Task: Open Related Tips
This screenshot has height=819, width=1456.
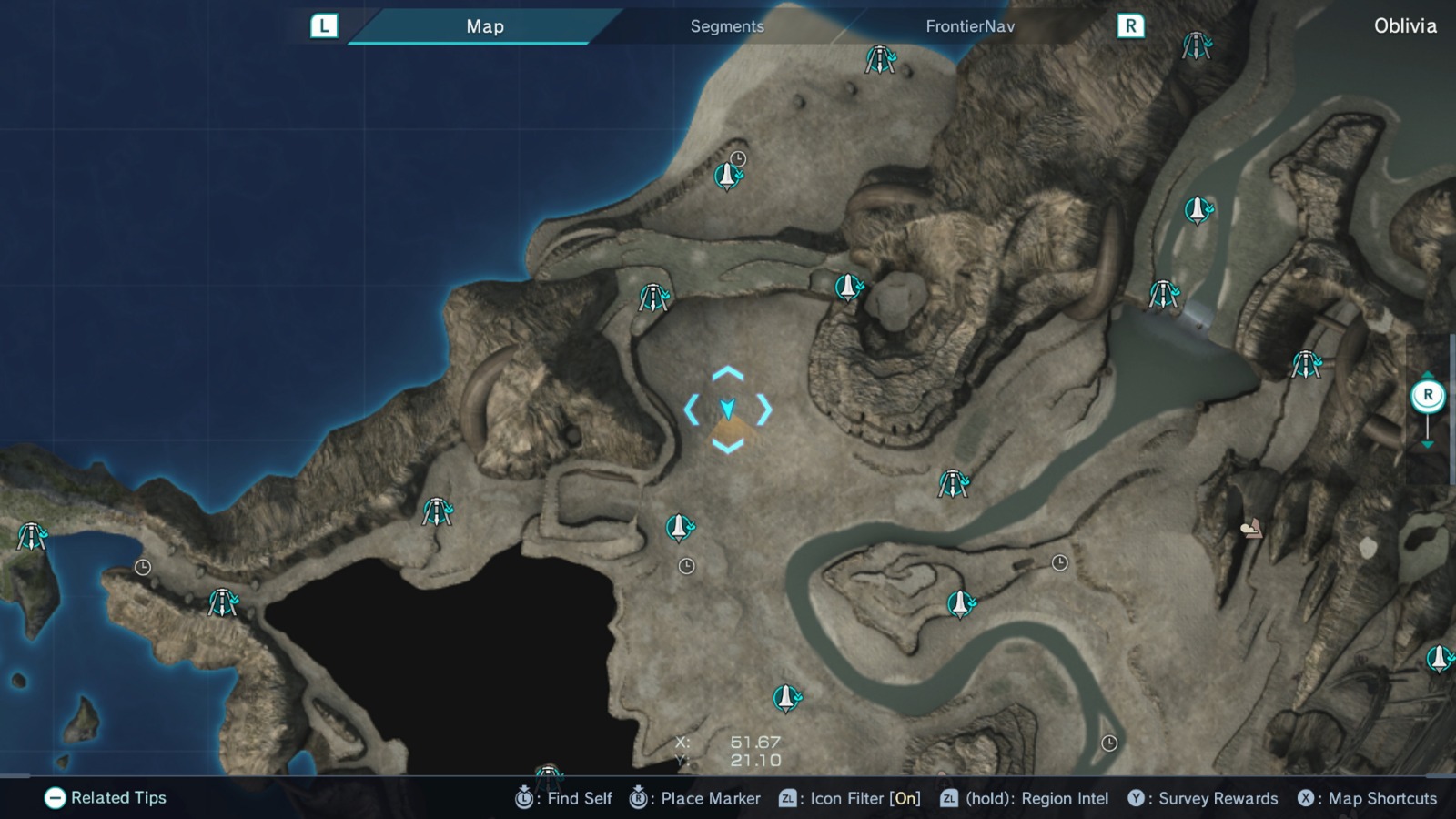Action: tap(105, 798)
